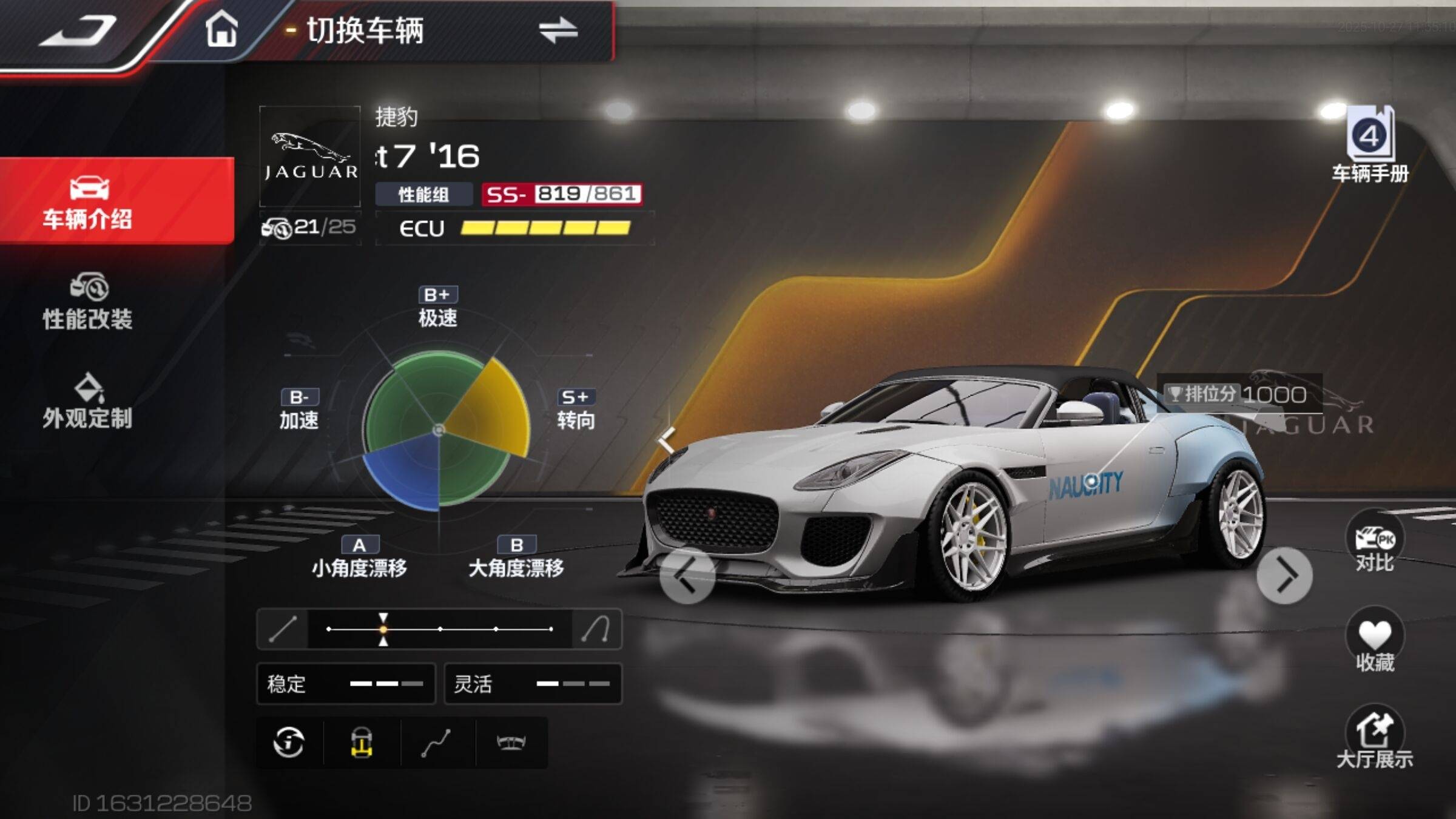1456x819 pixels.
Task: Return to the home screen
Action: click(221, 29)
